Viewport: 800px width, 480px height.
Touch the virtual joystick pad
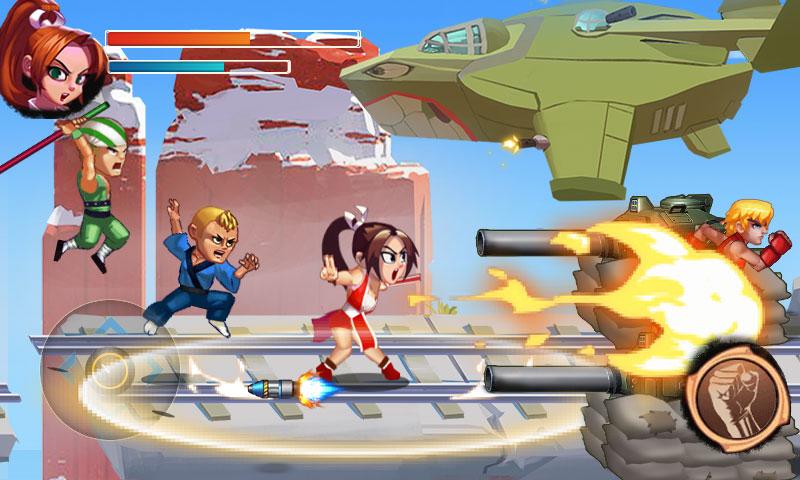107,369
